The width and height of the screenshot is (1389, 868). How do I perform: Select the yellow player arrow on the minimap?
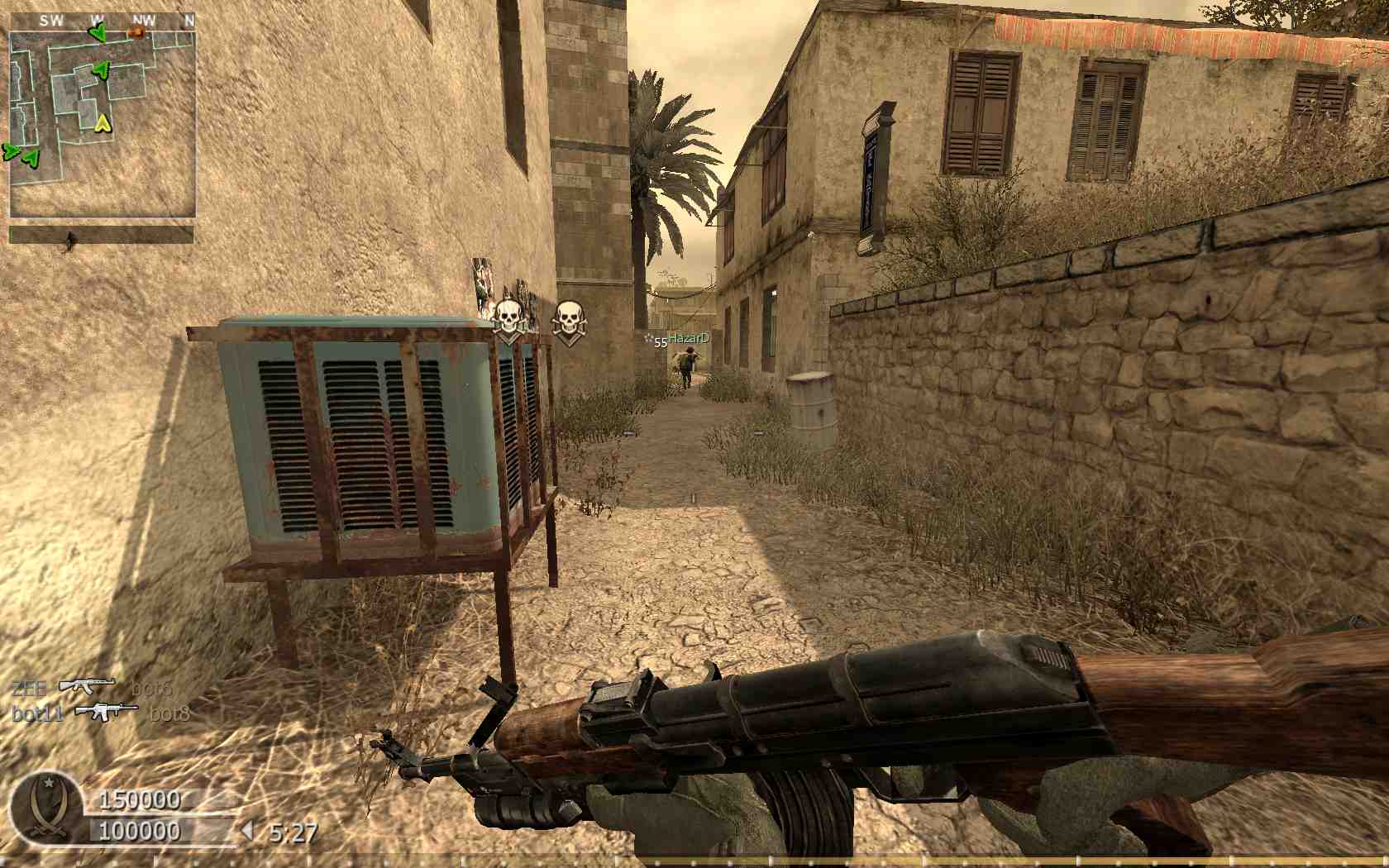(x=103, y=124)
